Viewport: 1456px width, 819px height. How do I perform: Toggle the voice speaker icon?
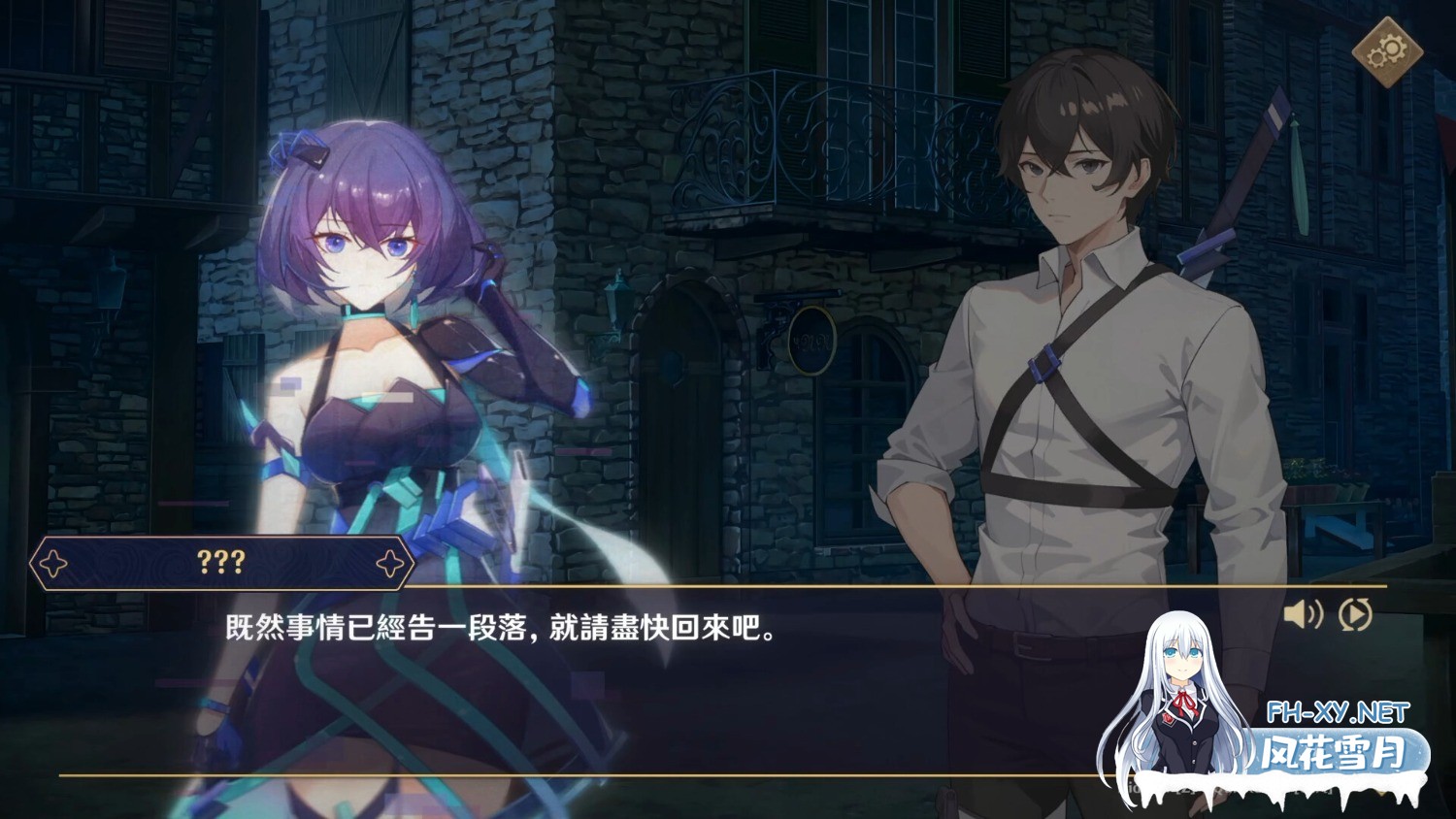1303,614
